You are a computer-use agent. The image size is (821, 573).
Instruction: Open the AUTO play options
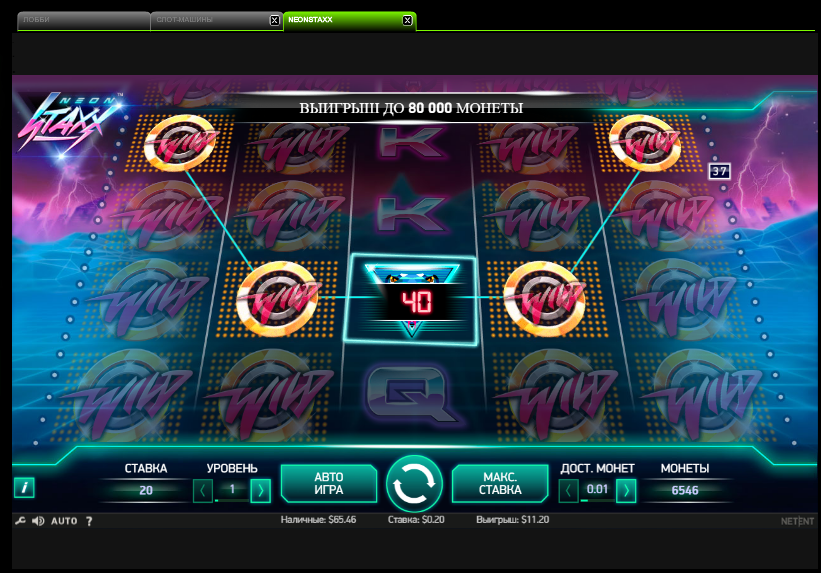64,521
